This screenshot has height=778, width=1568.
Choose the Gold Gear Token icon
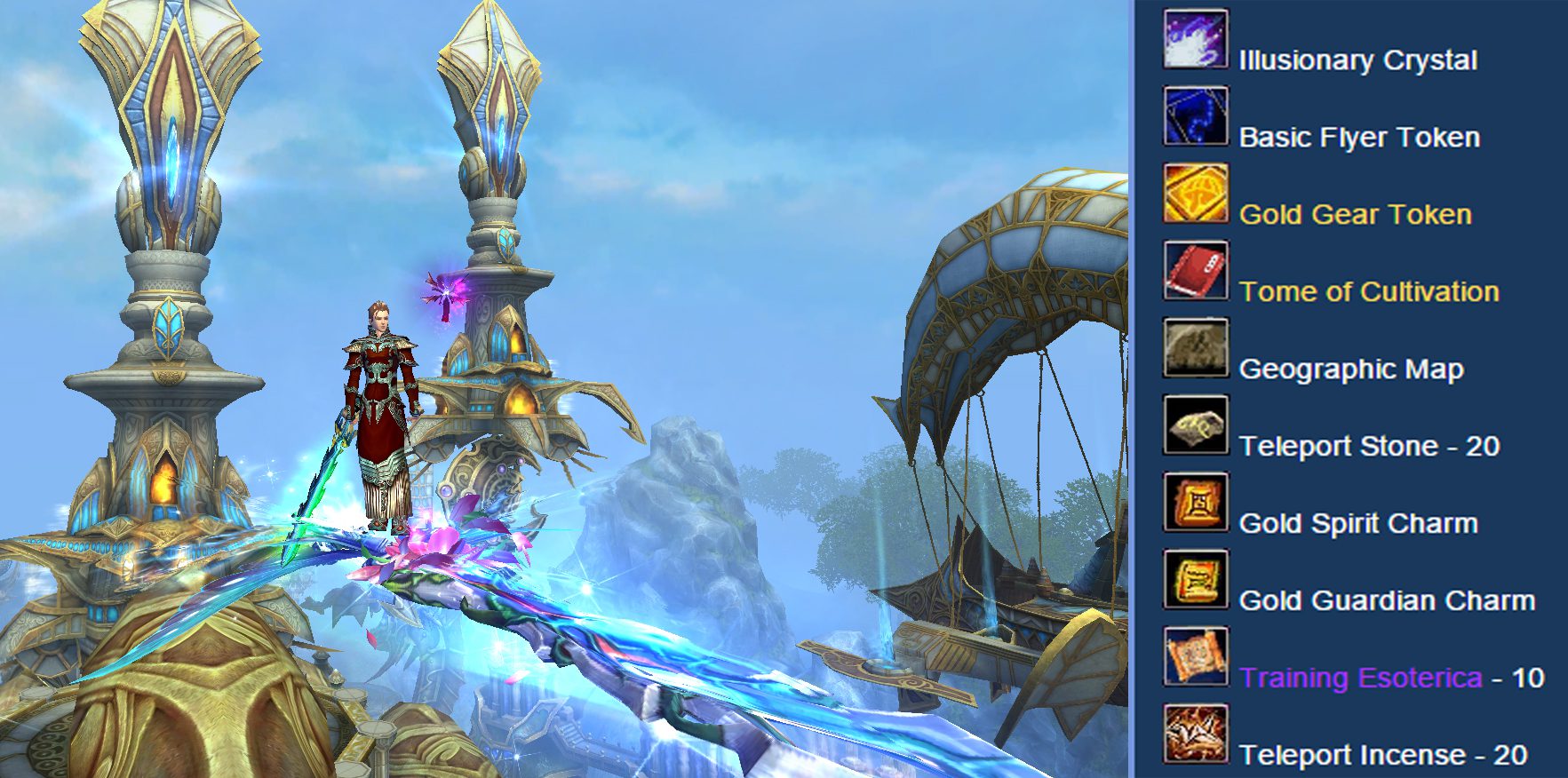pos(1196,194)
